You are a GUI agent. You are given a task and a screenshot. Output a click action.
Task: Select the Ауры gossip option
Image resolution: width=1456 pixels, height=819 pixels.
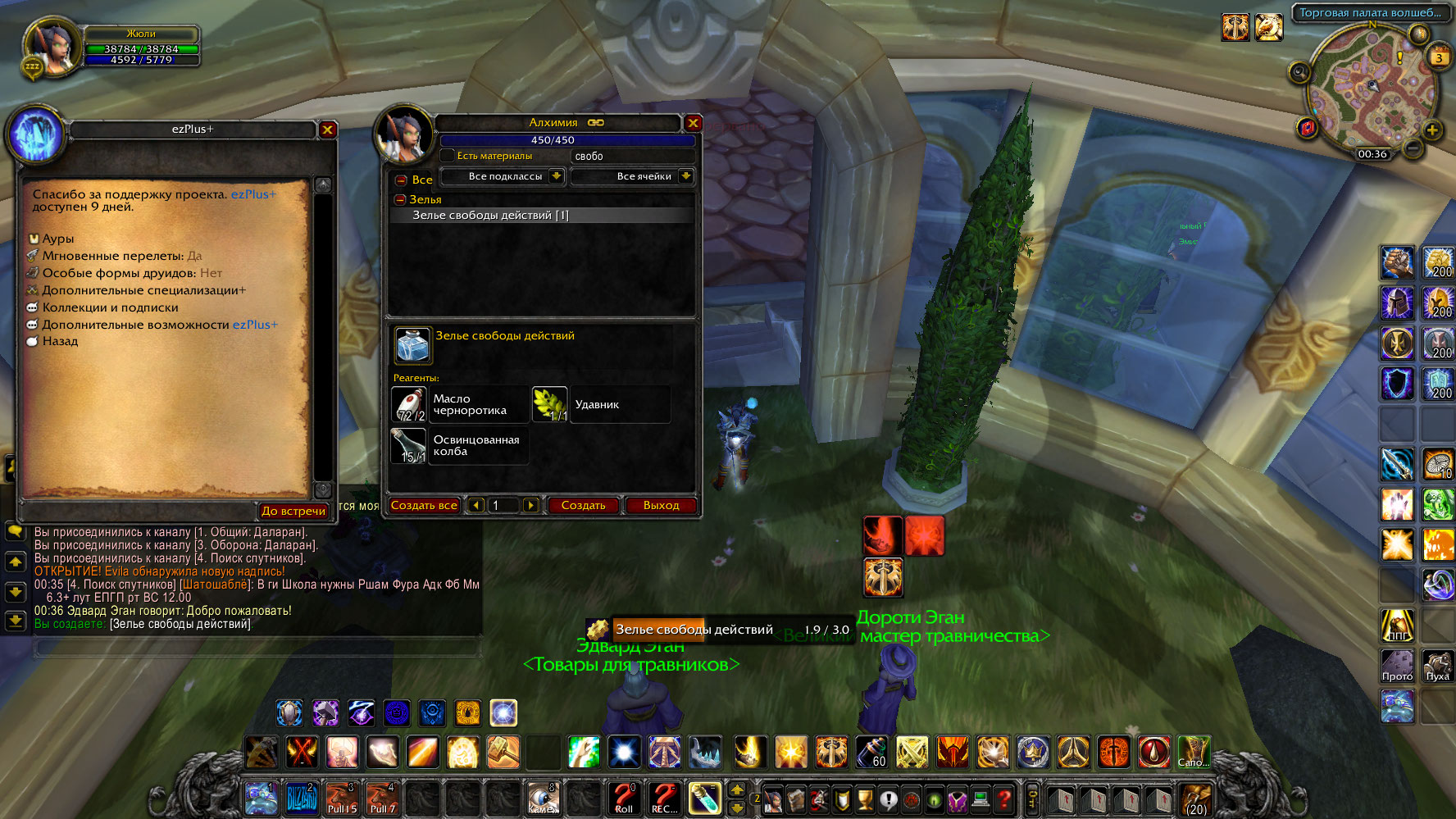(x=58, y=239)
